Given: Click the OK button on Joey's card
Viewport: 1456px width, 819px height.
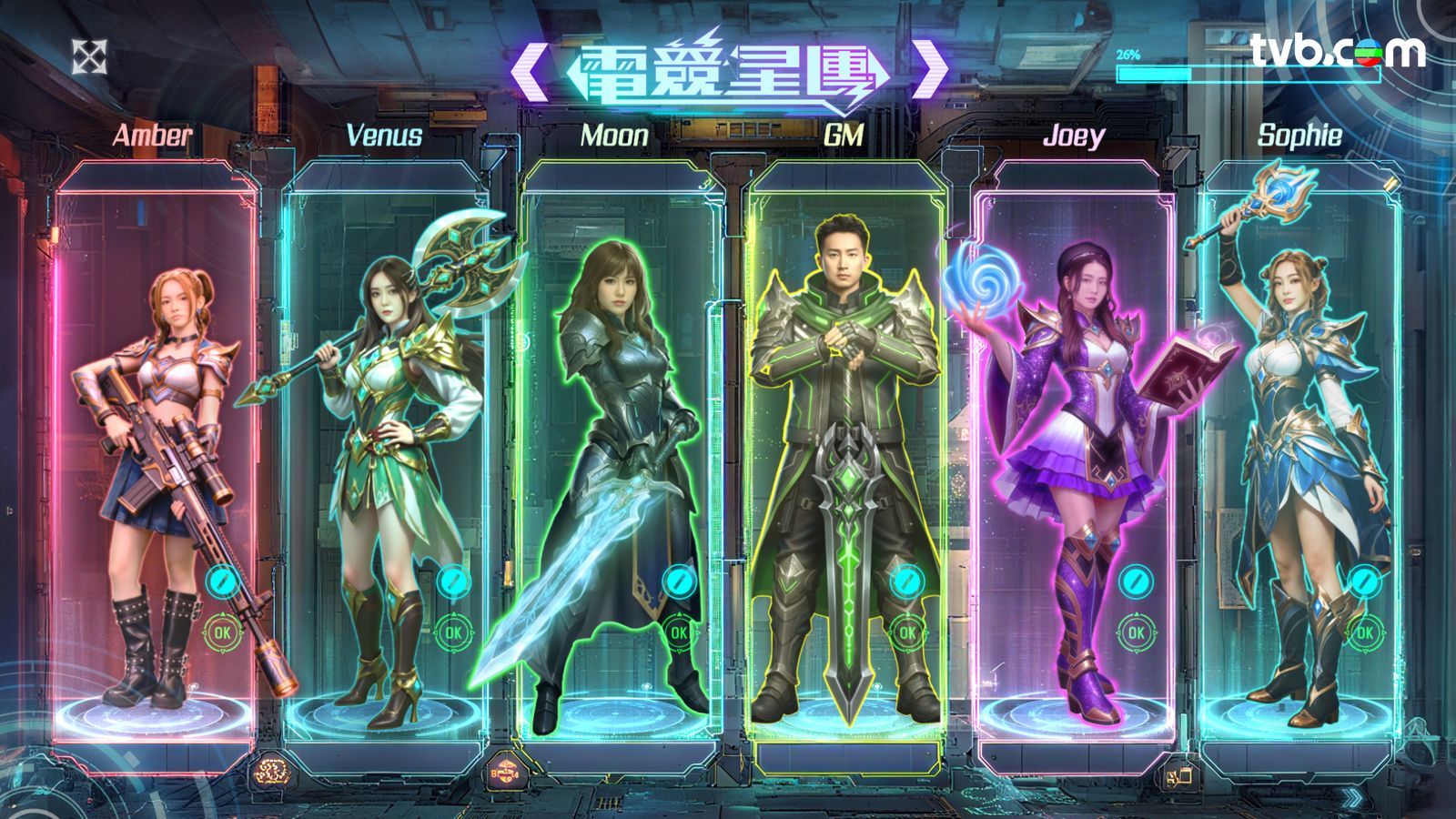Looking at the screenshot, I should click(x=1136, y=632).
